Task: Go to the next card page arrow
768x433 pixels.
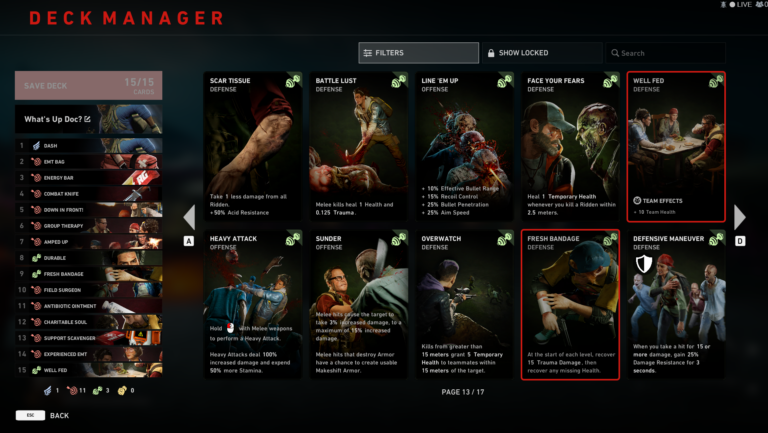Action: [x=740, y=217]
